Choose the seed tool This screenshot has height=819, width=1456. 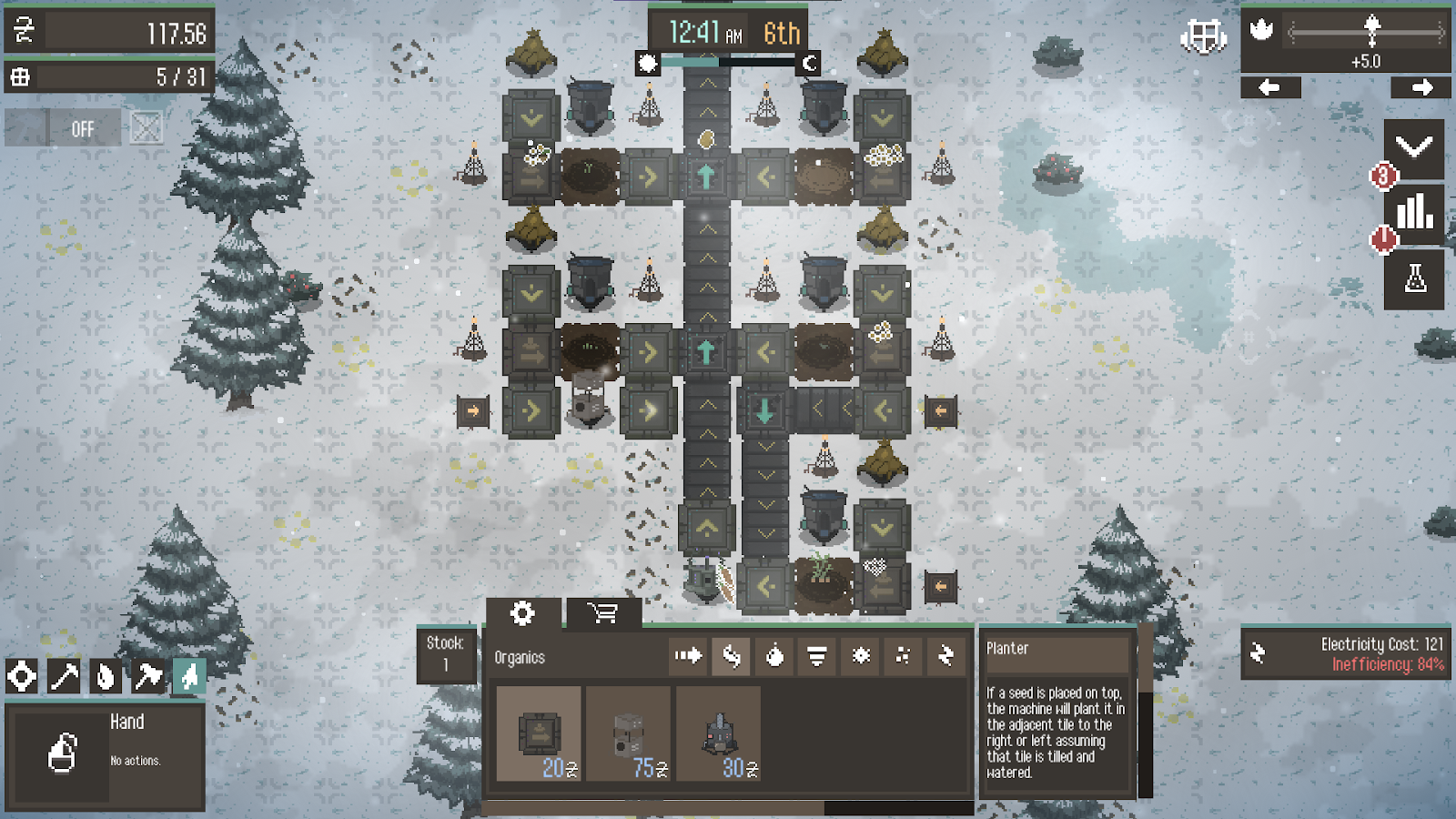106,676
